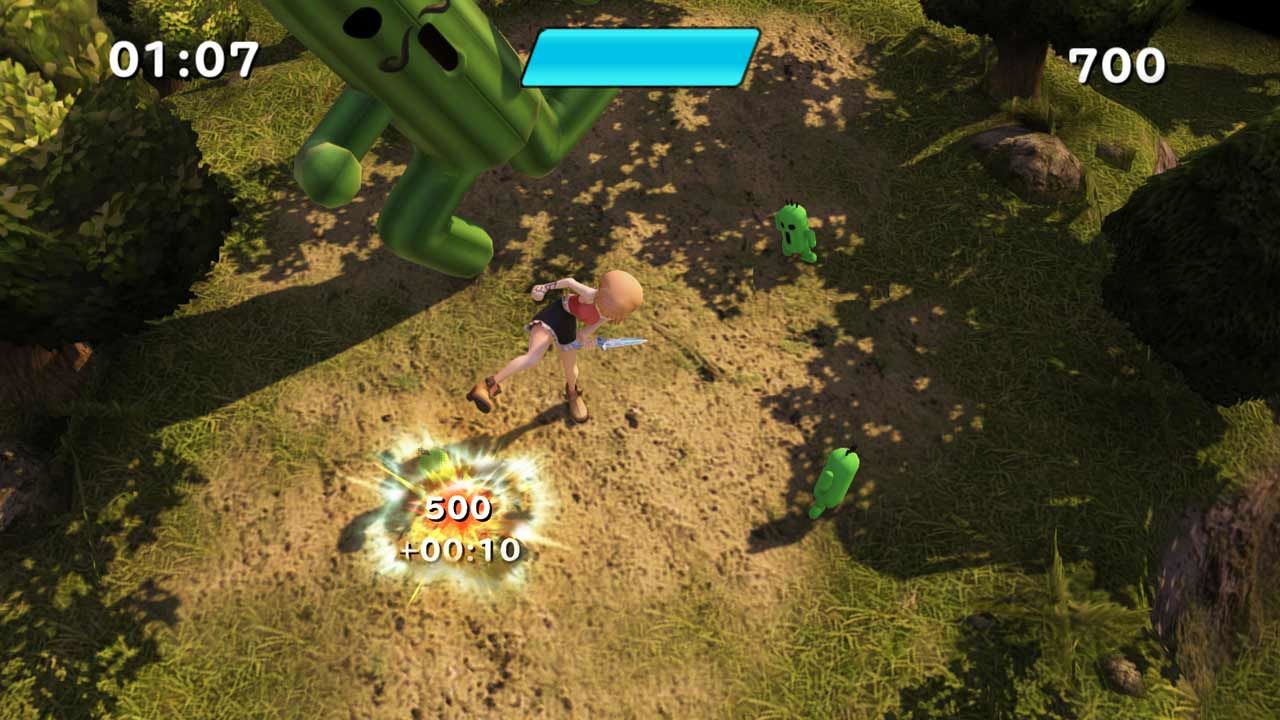The height and width of the screenshot is (720, 1280).
Task: Click the 700 score counter
Action: coord(1113,63)
